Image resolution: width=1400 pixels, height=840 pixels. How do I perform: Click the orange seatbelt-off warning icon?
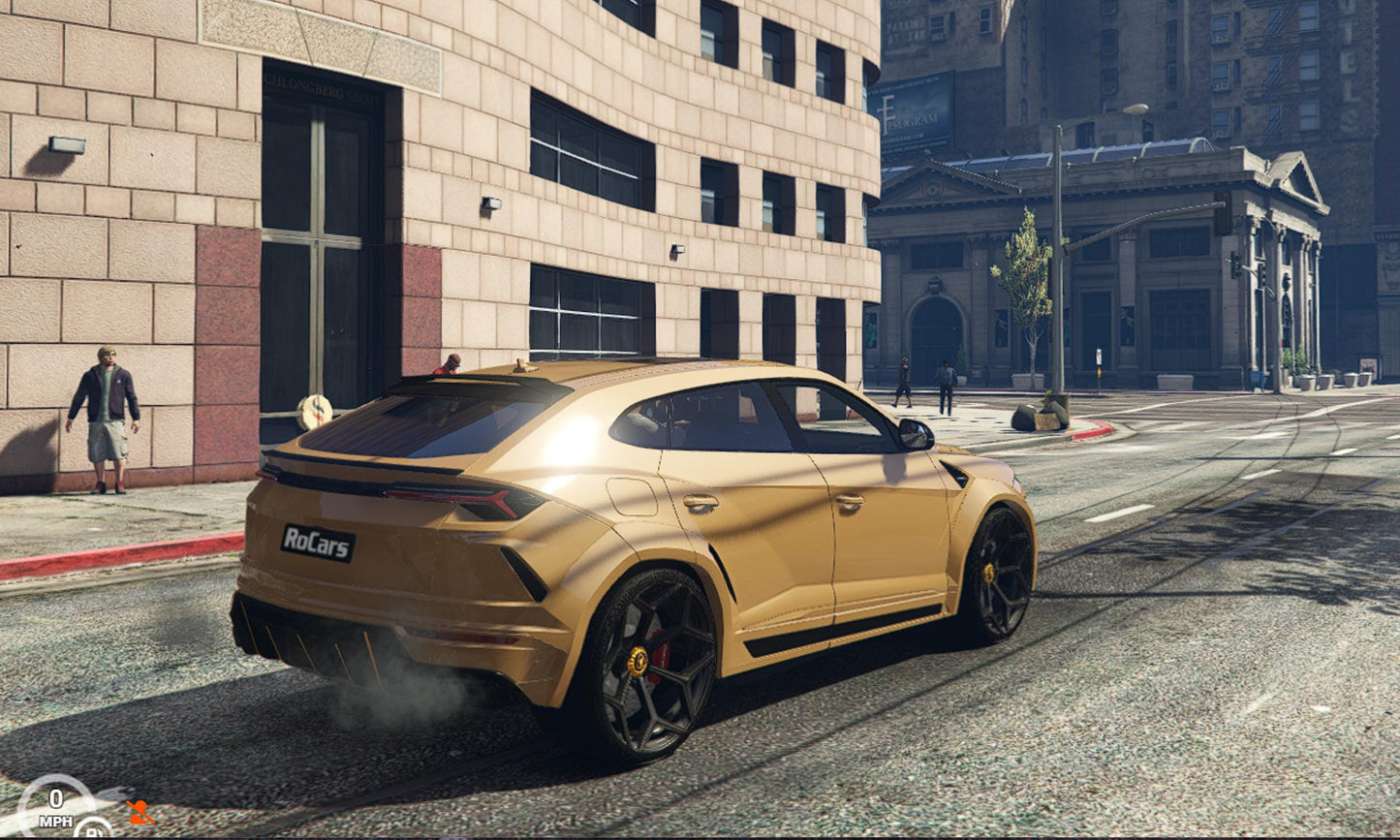point(140,812)
